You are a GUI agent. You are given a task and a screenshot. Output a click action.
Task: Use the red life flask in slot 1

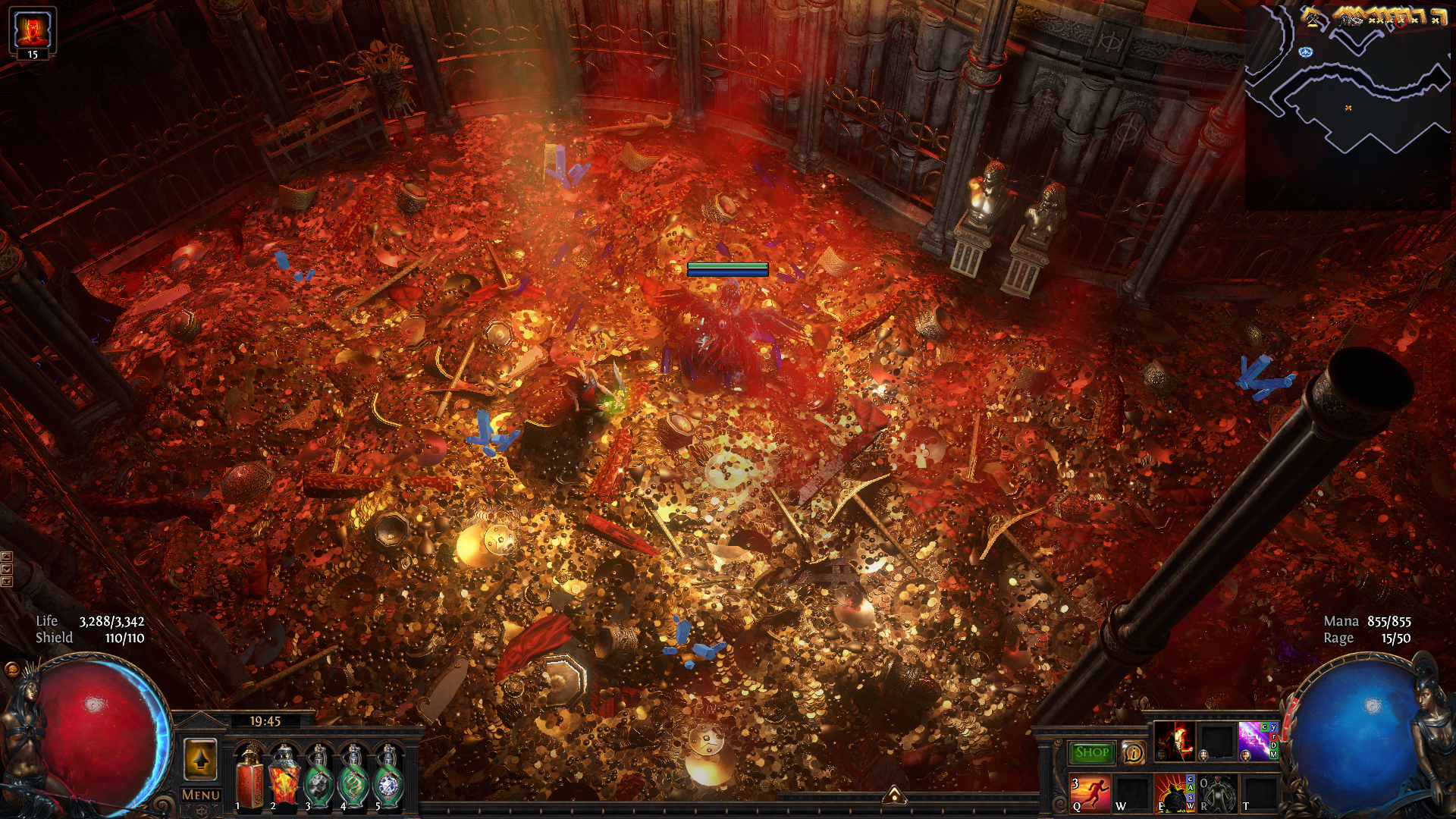point(249,776)
